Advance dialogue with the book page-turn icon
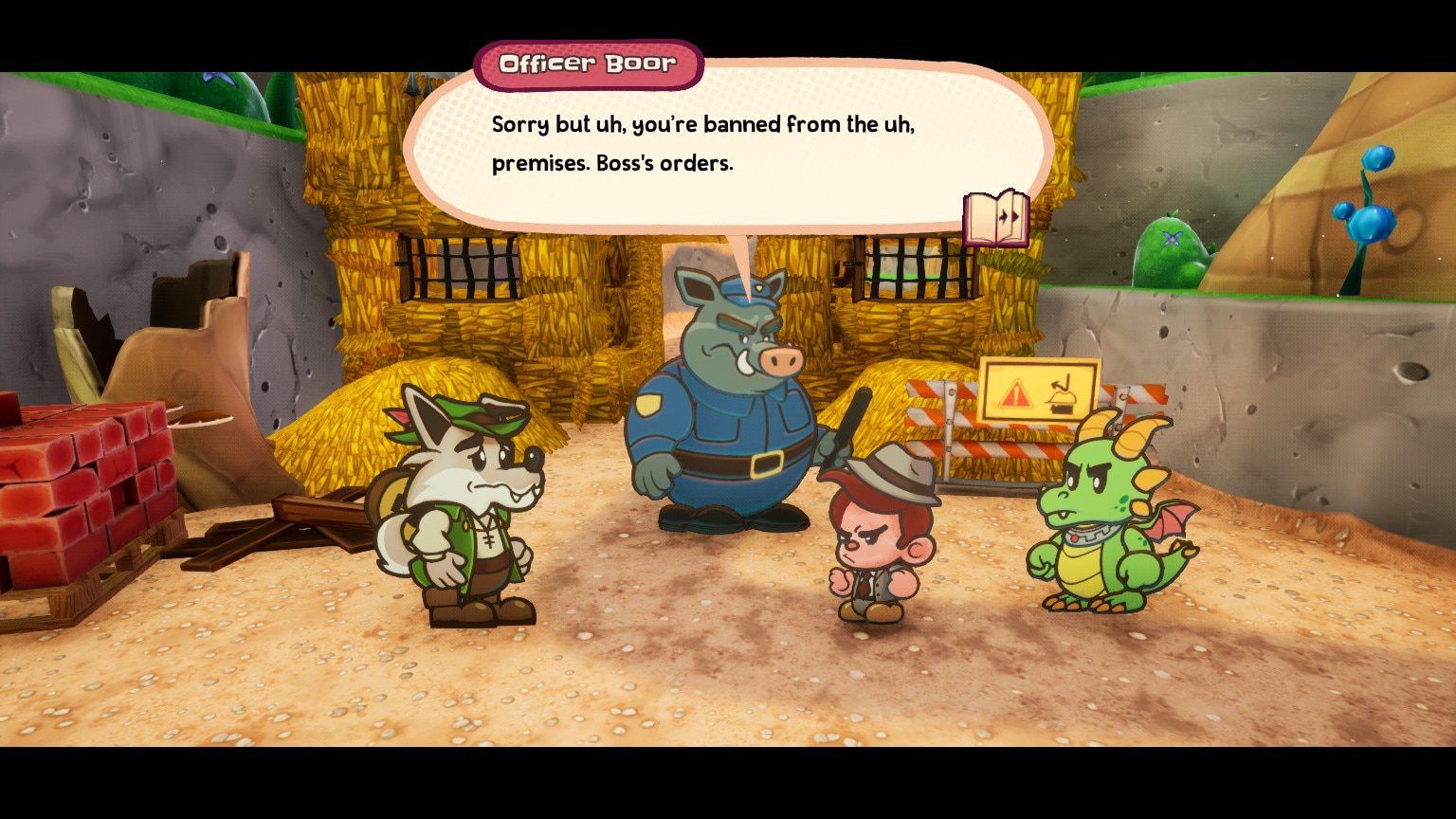The height and width of the screenshot is (819, 1456). coord(995,219)
